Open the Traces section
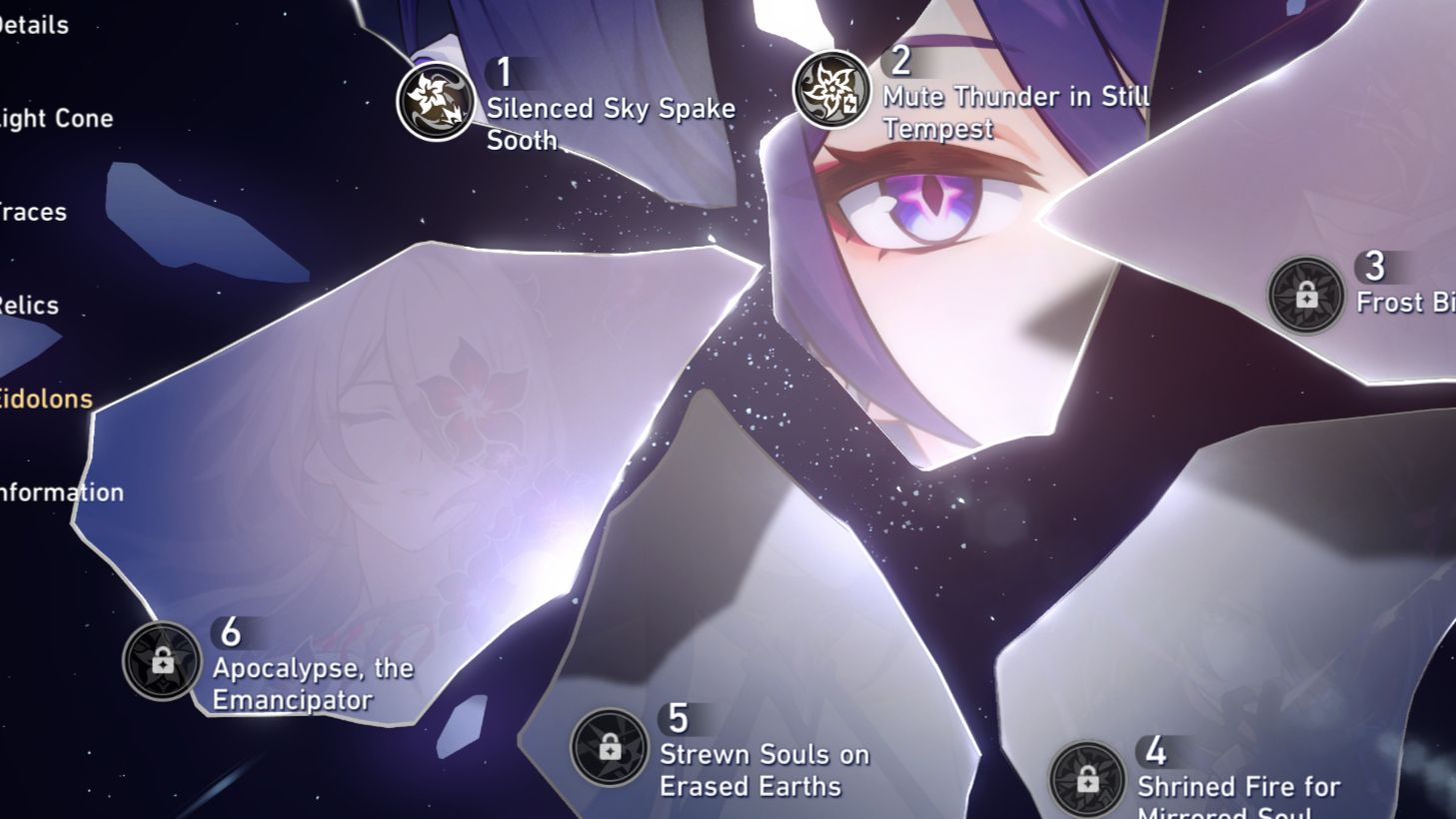 click(33, 212)
